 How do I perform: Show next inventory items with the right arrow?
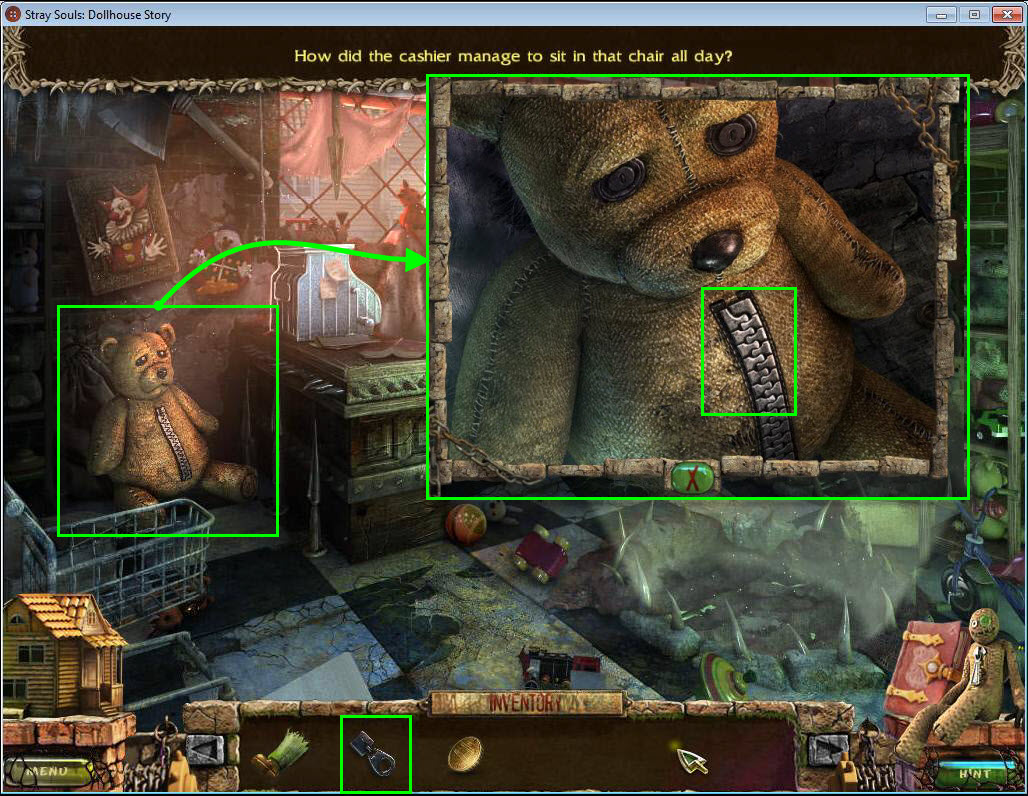pyautogui.click(x=826, y=750)
